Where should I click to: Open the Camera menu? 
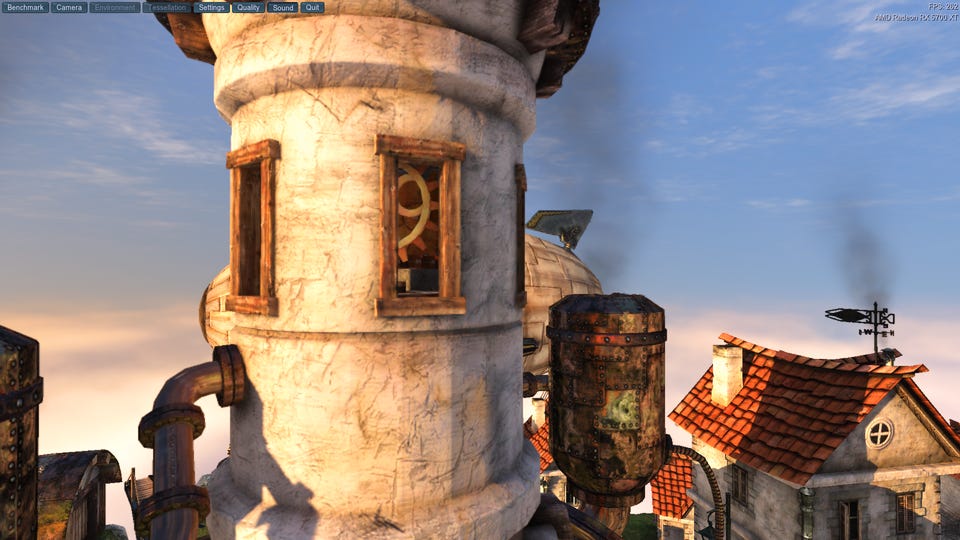pos(69,7)
